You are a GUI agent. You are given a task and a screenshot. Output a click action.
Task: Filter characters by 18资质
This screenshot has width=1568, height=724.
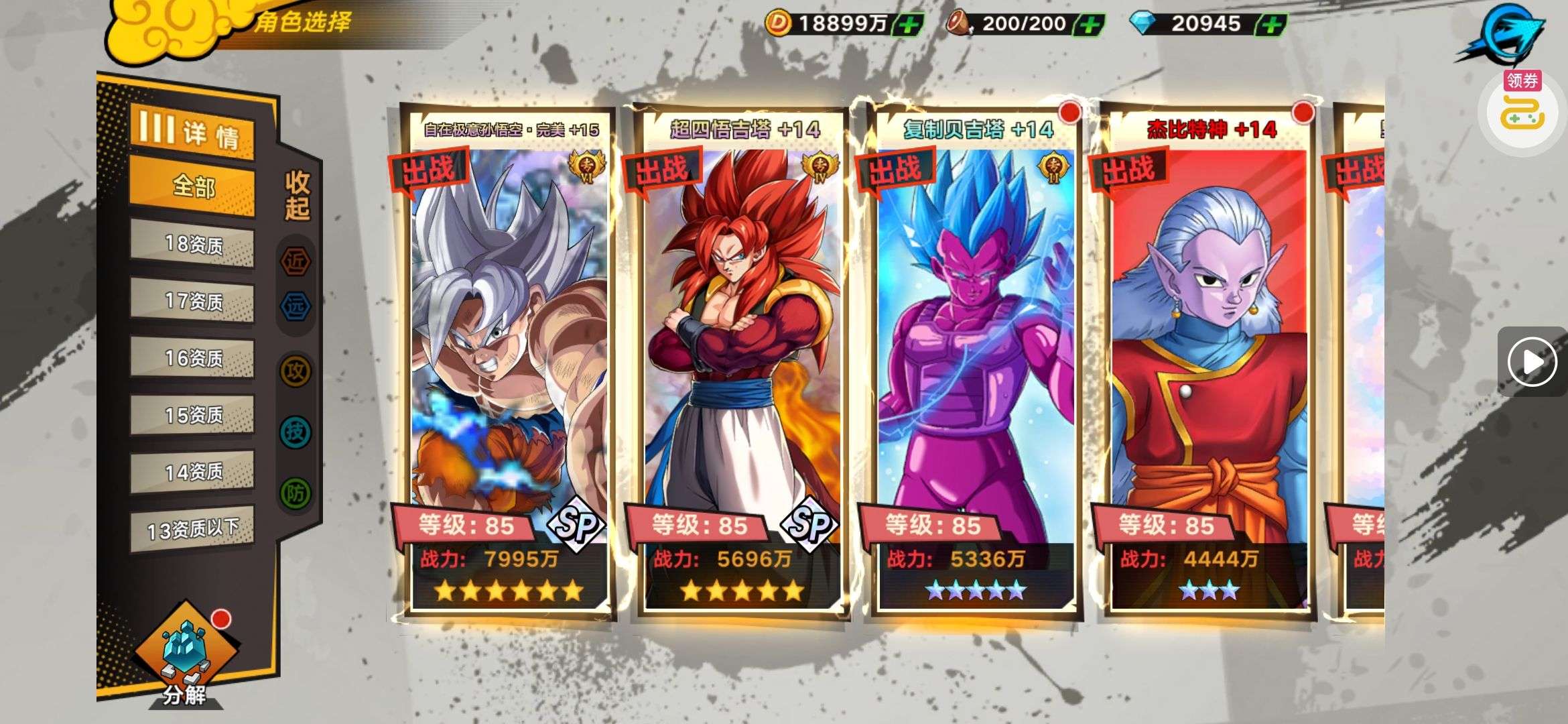(192, 245)
